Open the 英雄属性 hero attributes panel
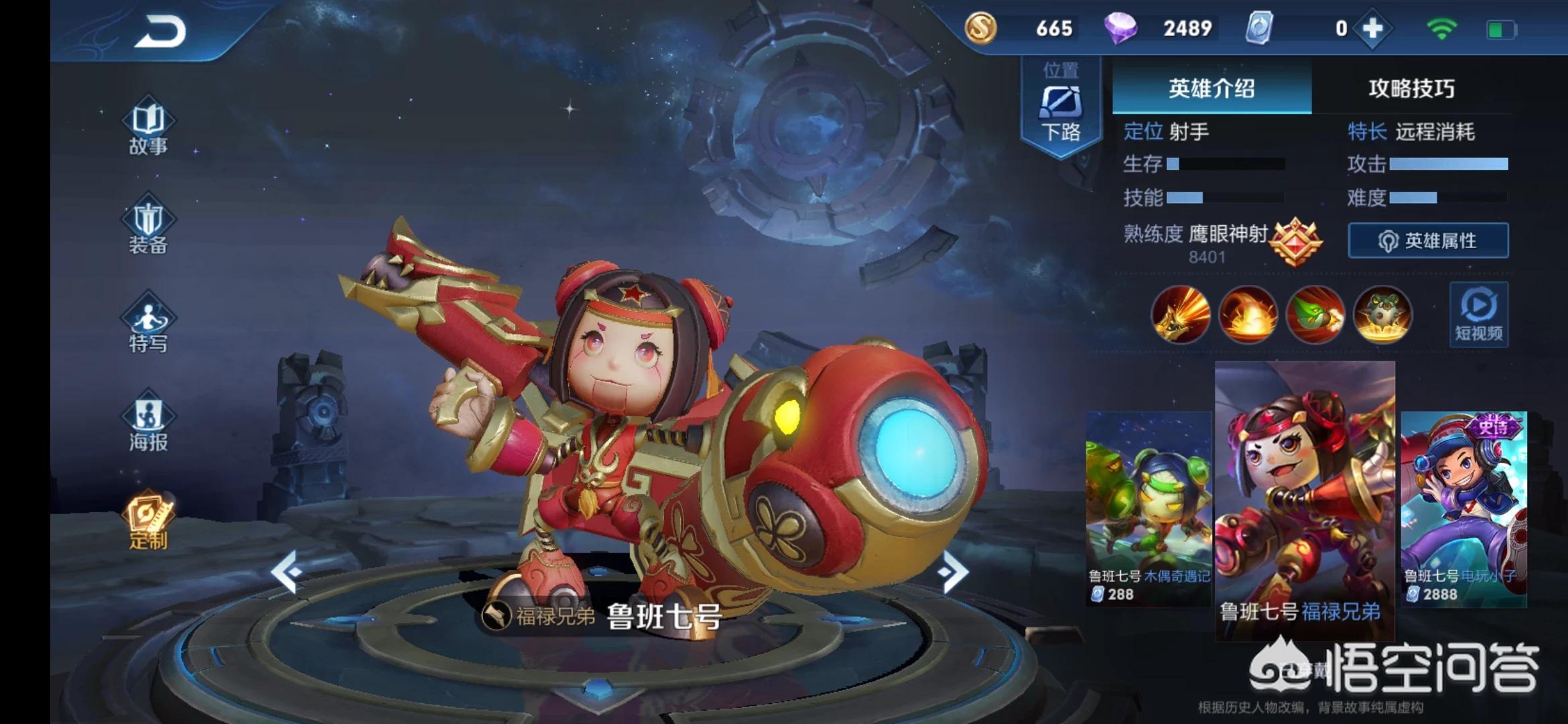 tap(1428, 241)
